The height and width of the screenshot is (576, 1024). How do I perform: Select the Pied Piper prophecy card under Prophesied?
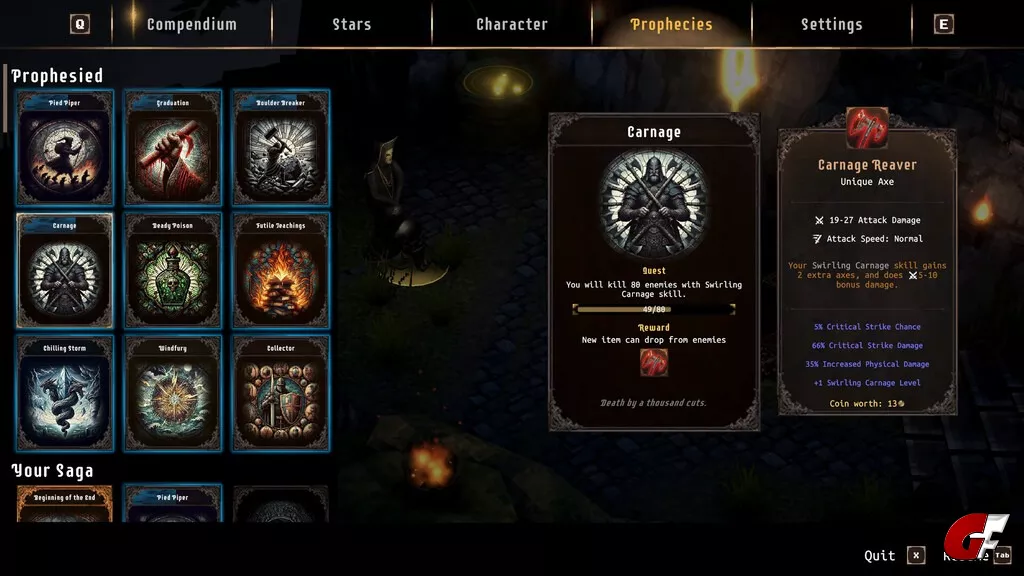[65, 148]
